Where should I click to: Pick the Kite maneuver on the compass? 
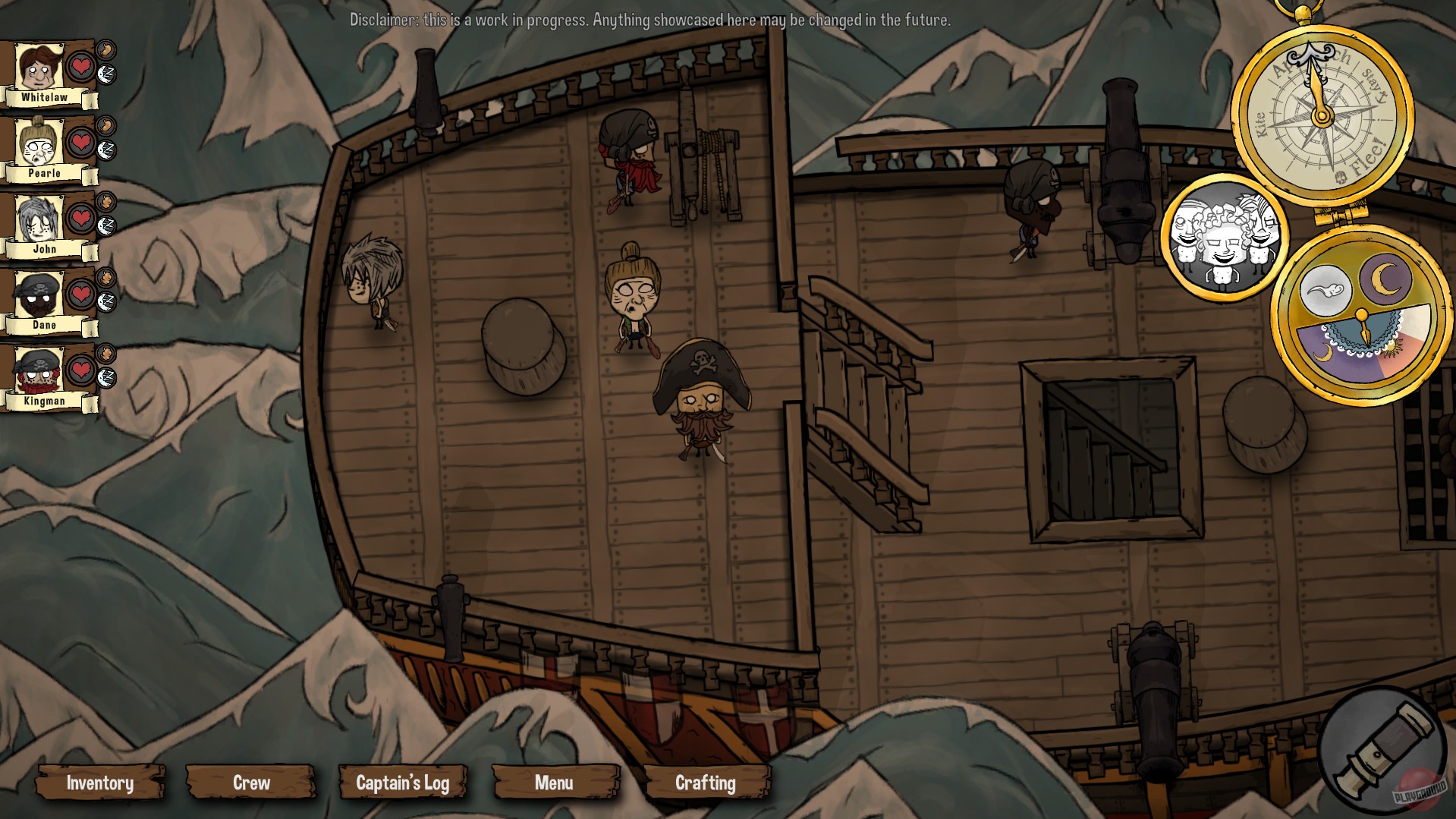(1261, 123)
